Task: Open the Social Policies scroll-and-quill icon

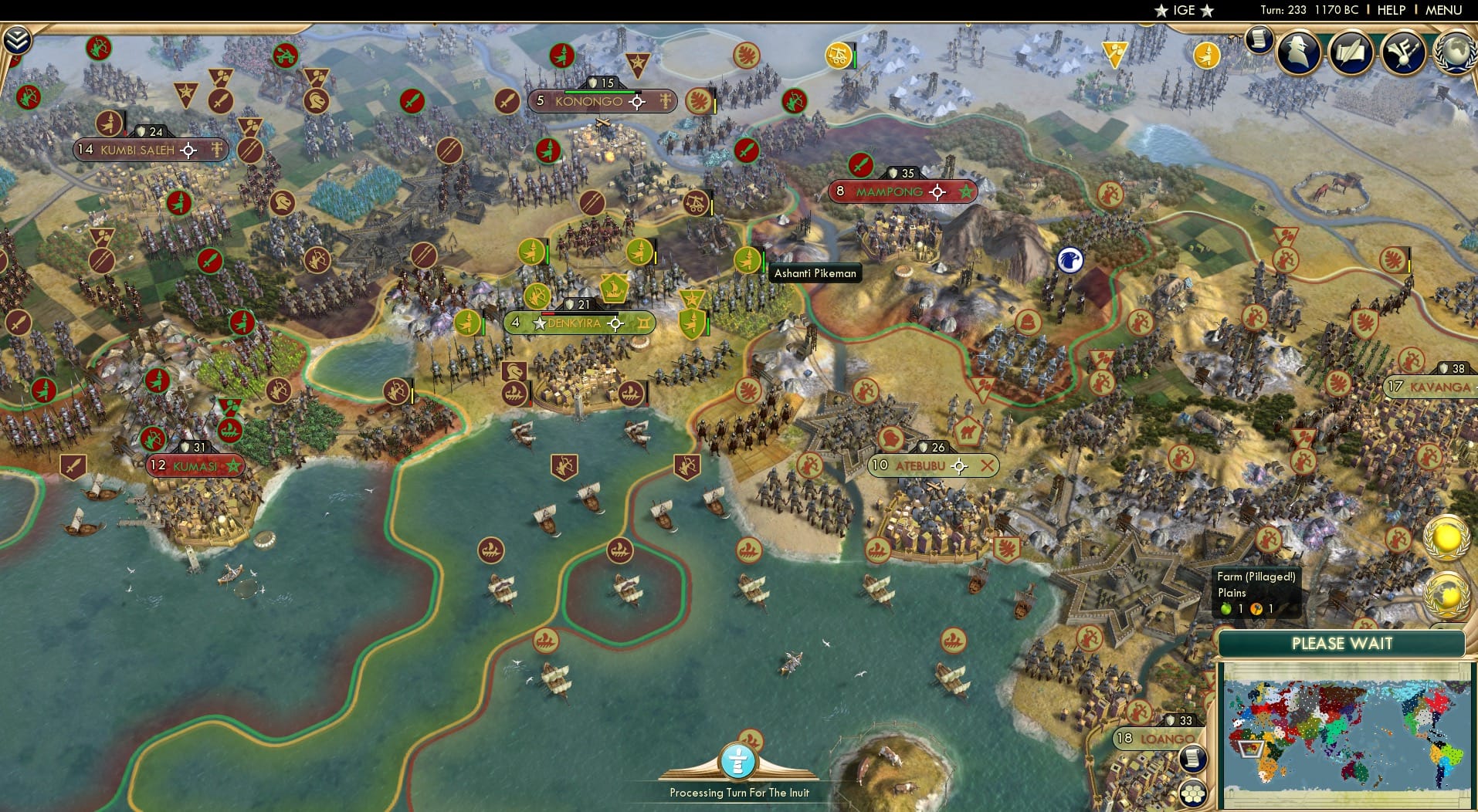Action: [x=1351, y=53]
